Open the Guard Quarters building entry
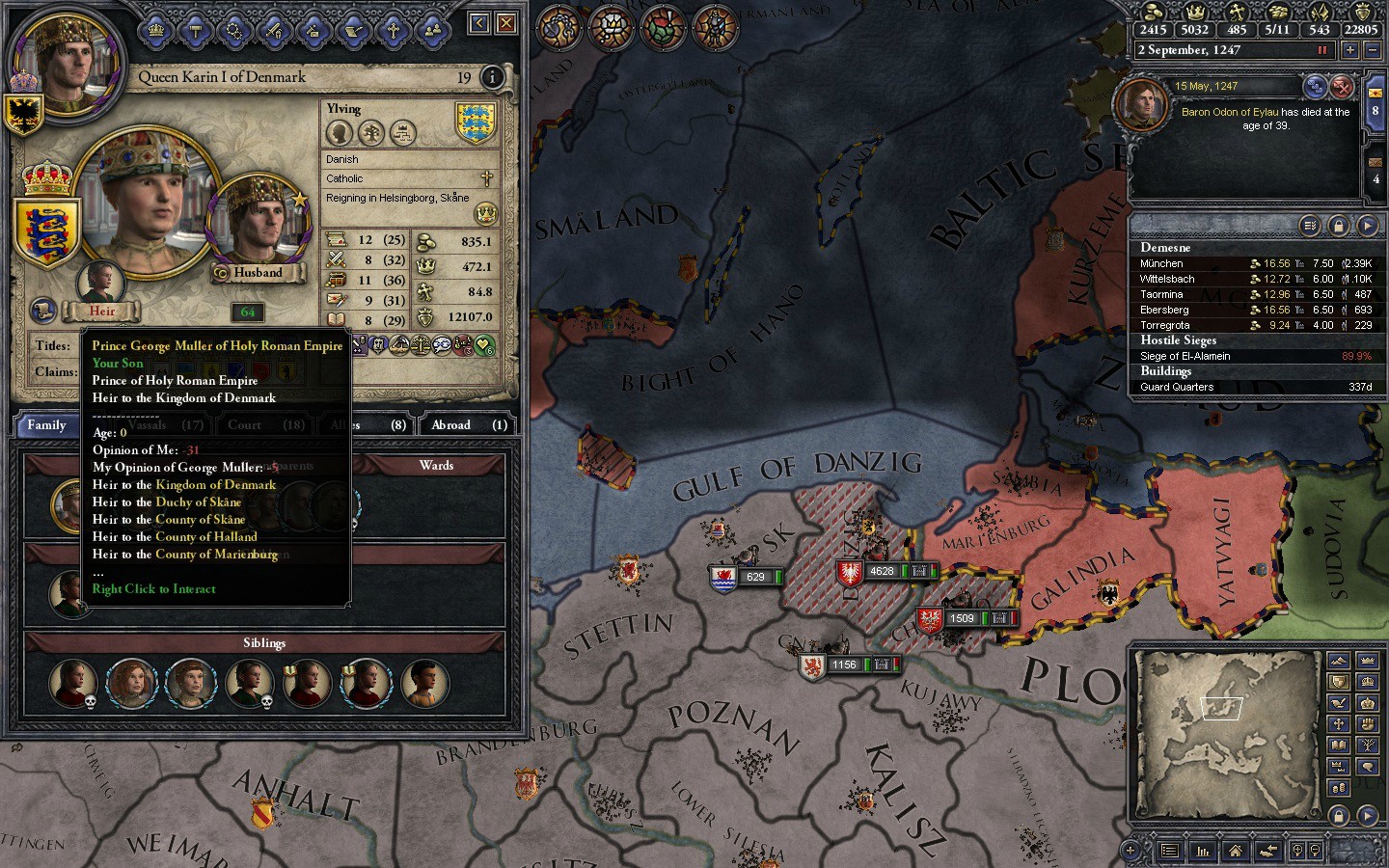 (1254, 387)
